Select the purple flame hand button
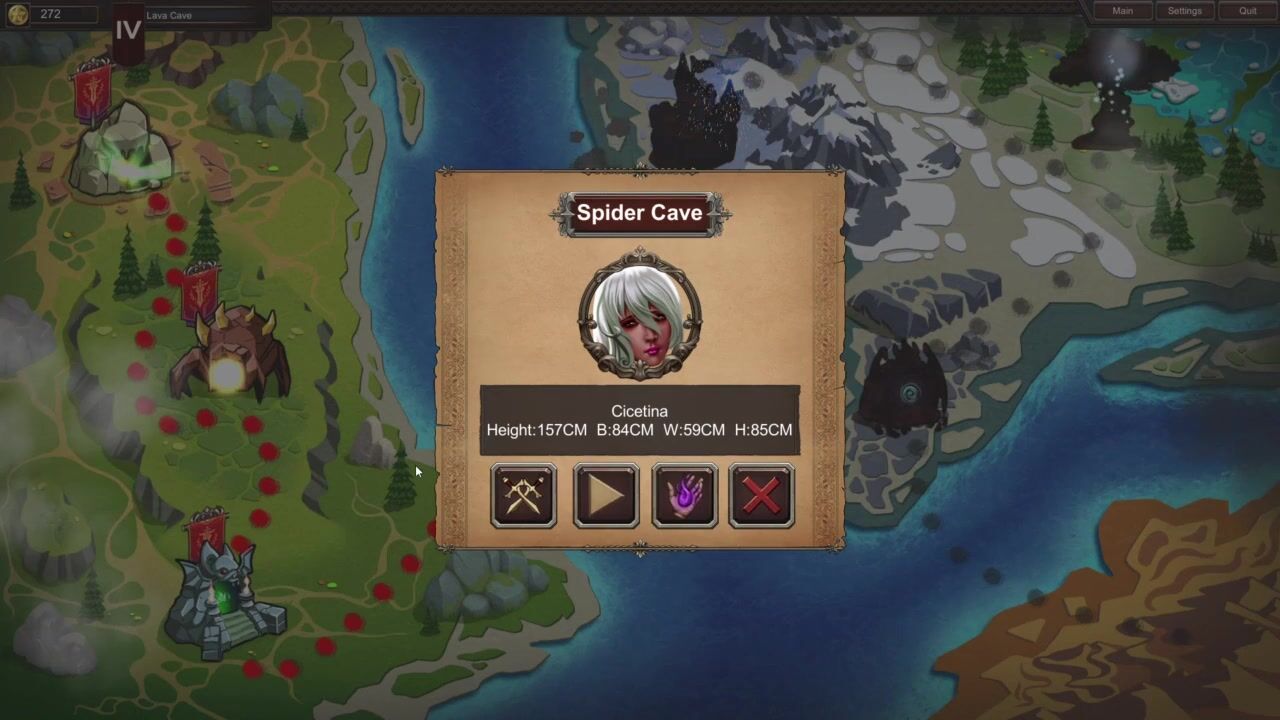This screenshot has width=1280, height=720. point(684,495)
